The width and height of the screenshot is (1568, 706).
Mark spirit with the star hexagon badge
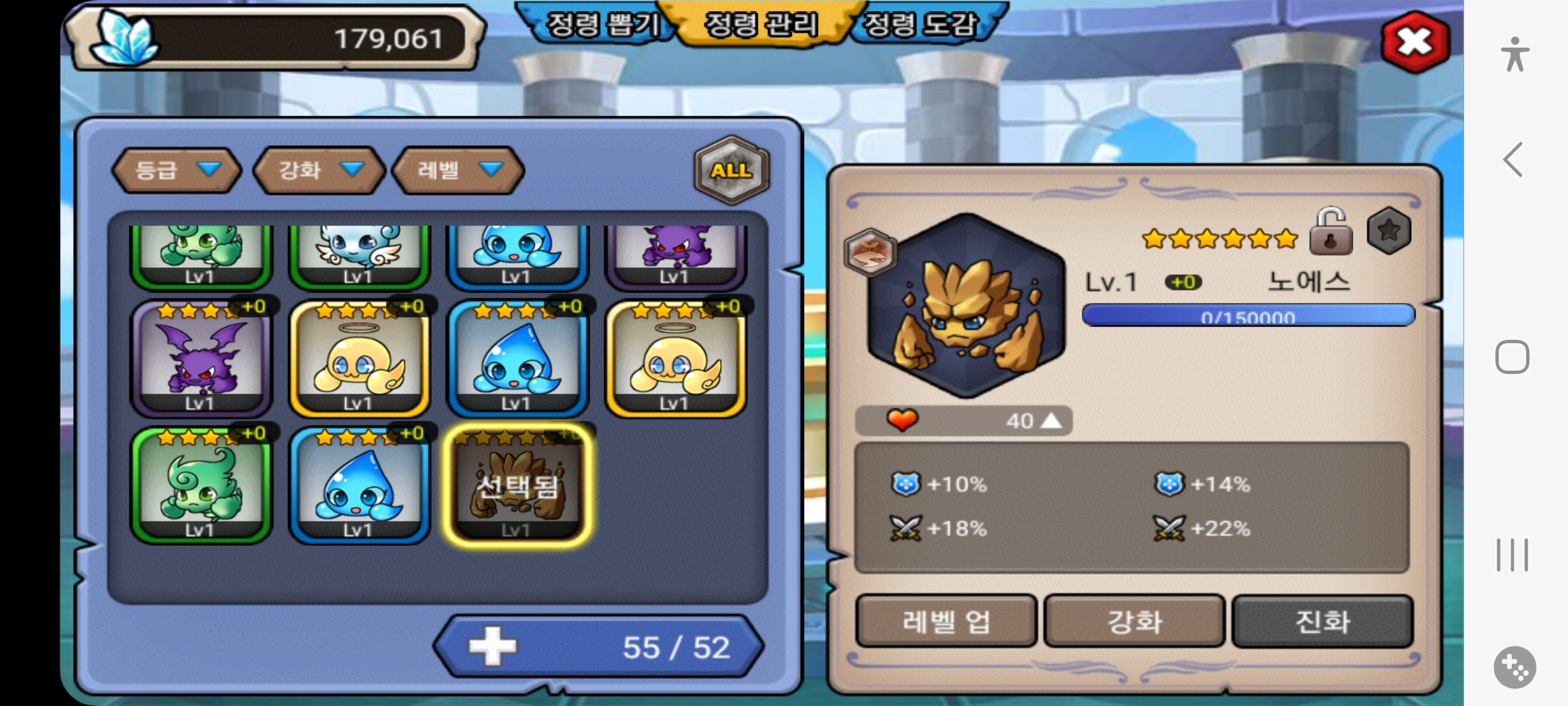1389,230
